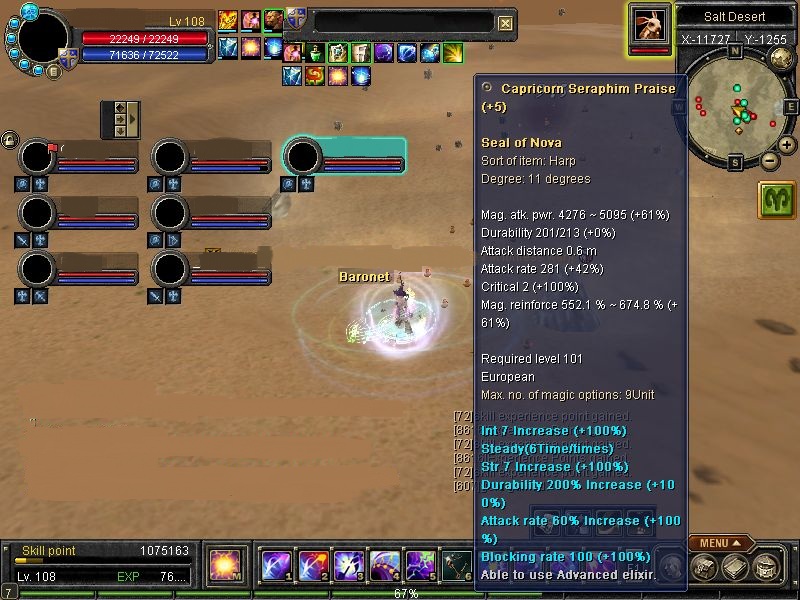
Task: Select the green-bordered brown face buff icon
Action: 272,19
